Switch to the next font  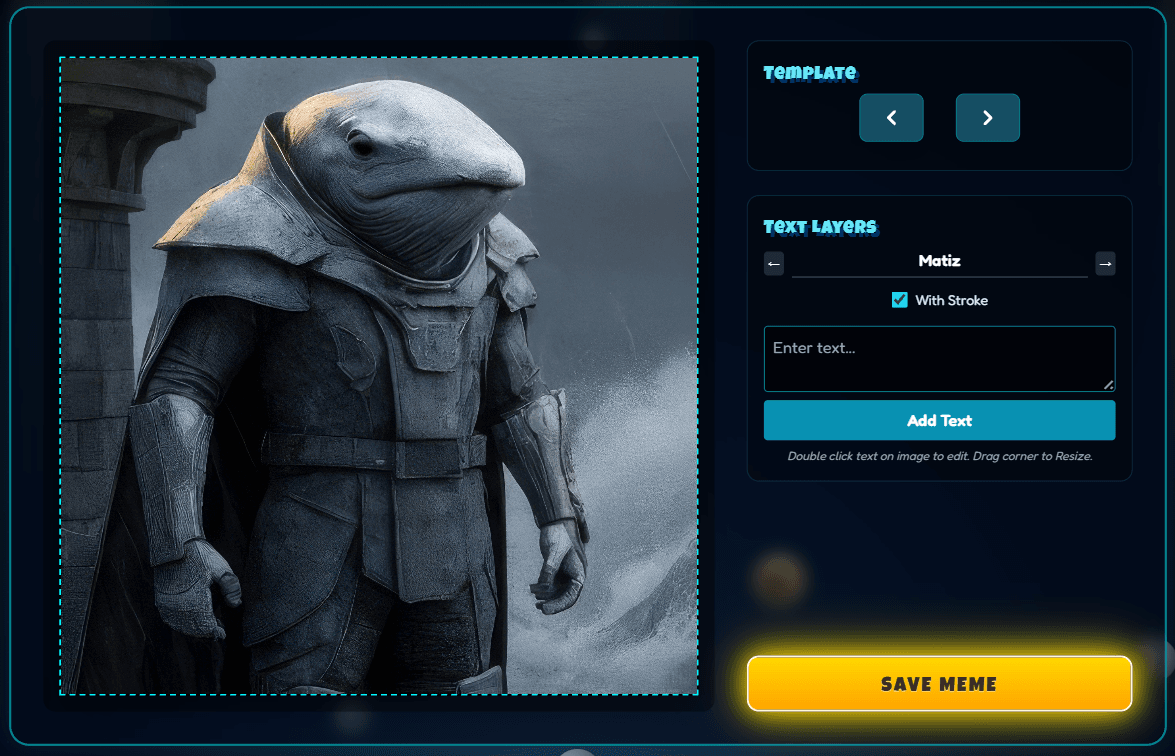click(x=1105, y=263)
